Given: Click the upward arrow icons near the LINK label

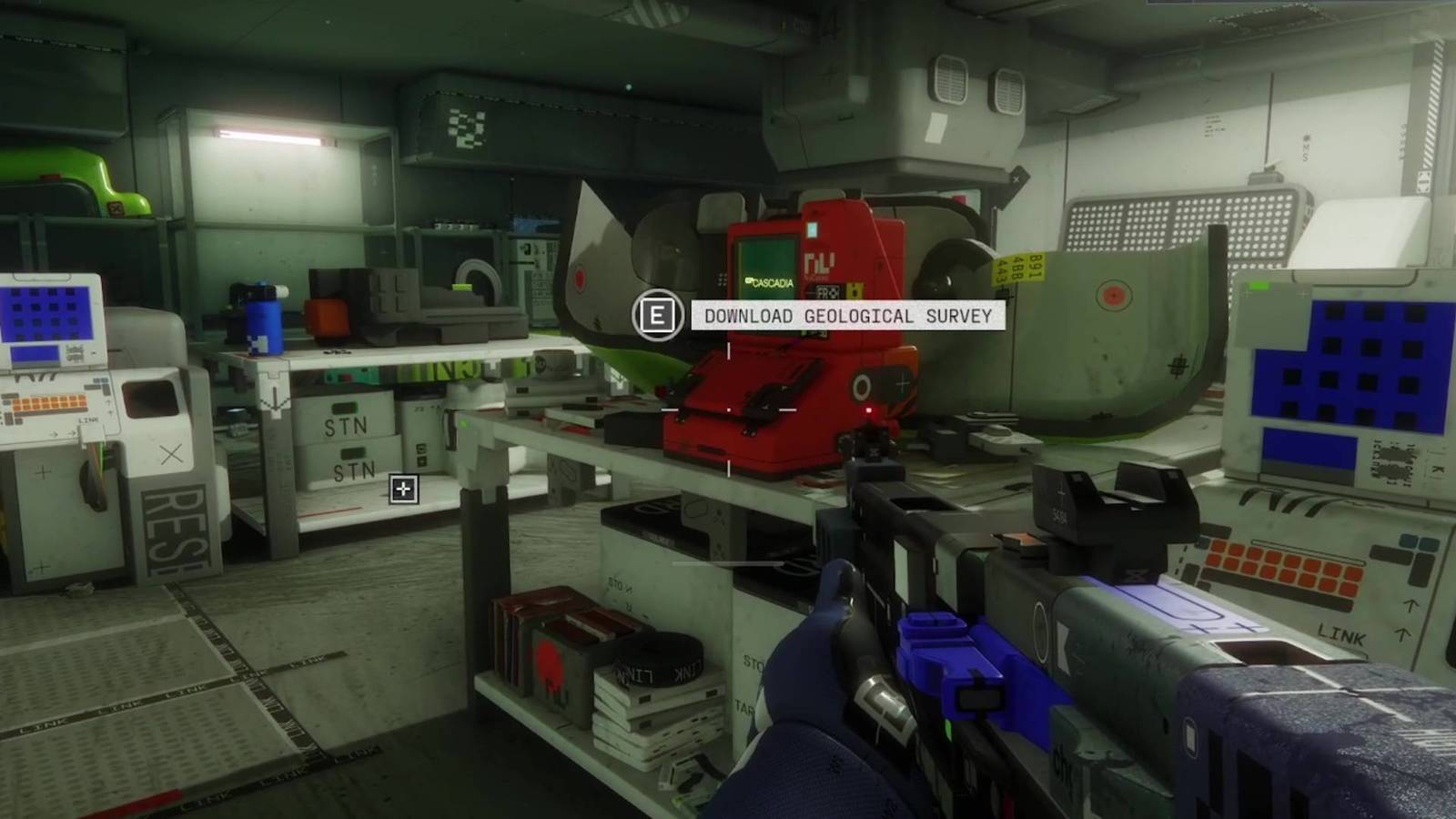Looking at the screenshot, I should coord(1408,620).
